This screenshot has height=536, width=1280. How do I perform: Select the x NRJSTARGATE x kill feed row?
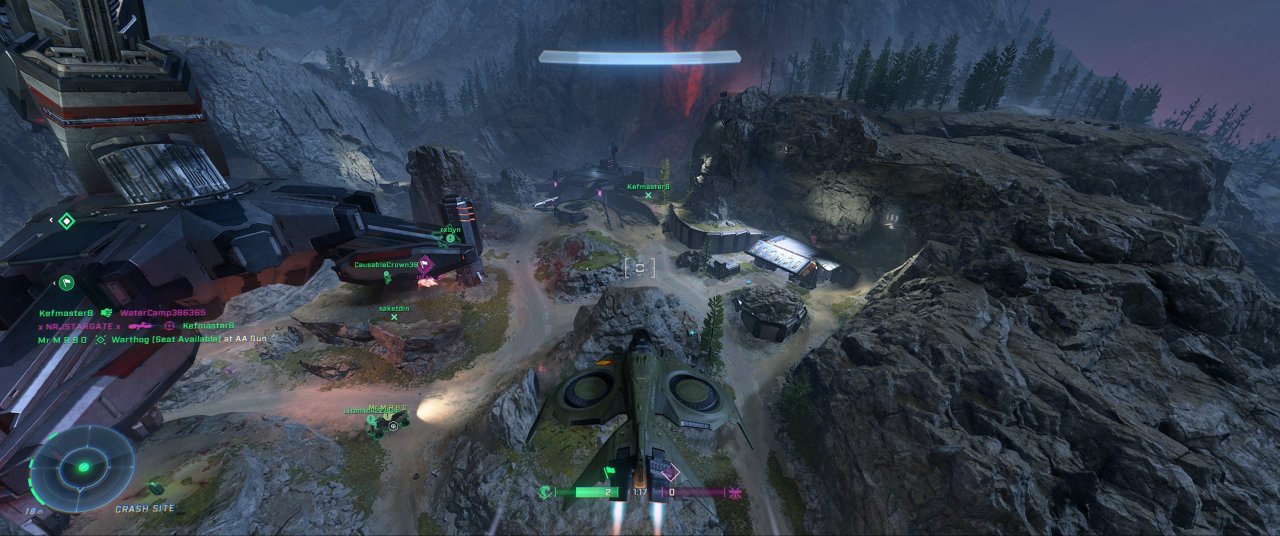(x=80, y=326)
